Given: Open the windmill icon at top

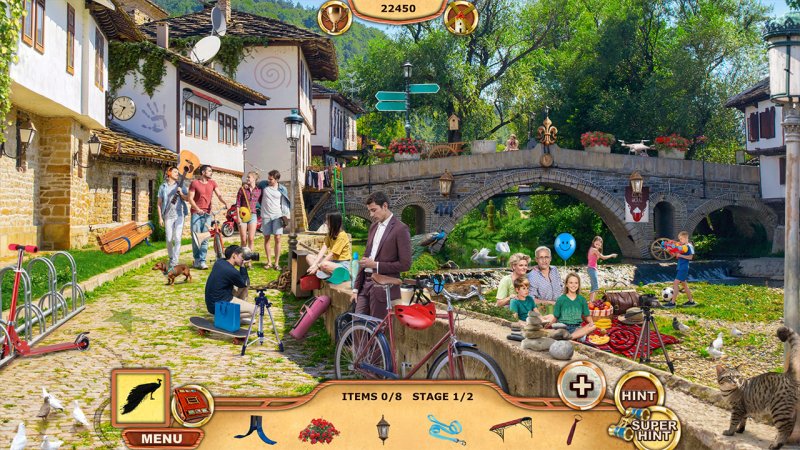Looking at the screenshot, I should coord(460,16).
